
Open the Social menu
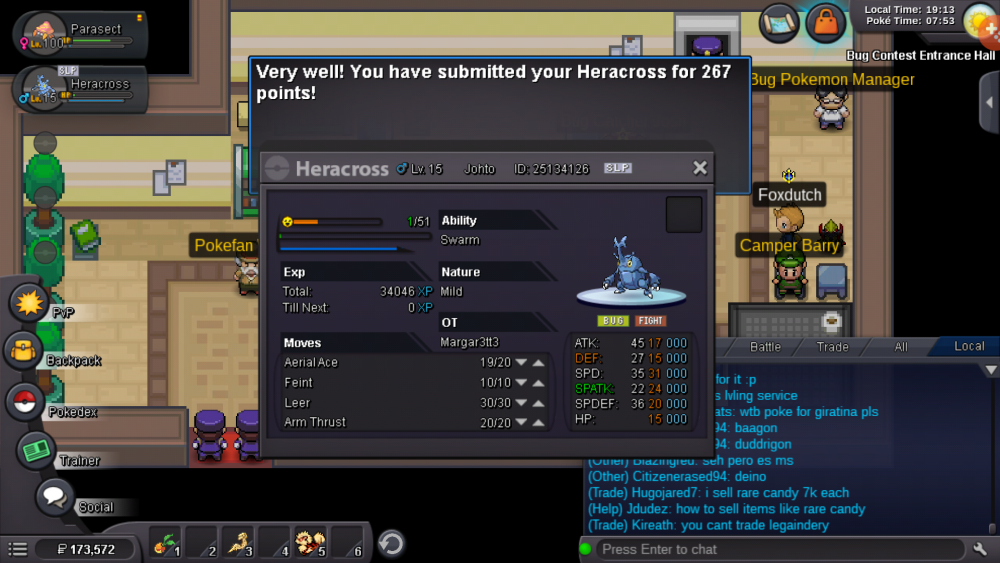(55, 496)
